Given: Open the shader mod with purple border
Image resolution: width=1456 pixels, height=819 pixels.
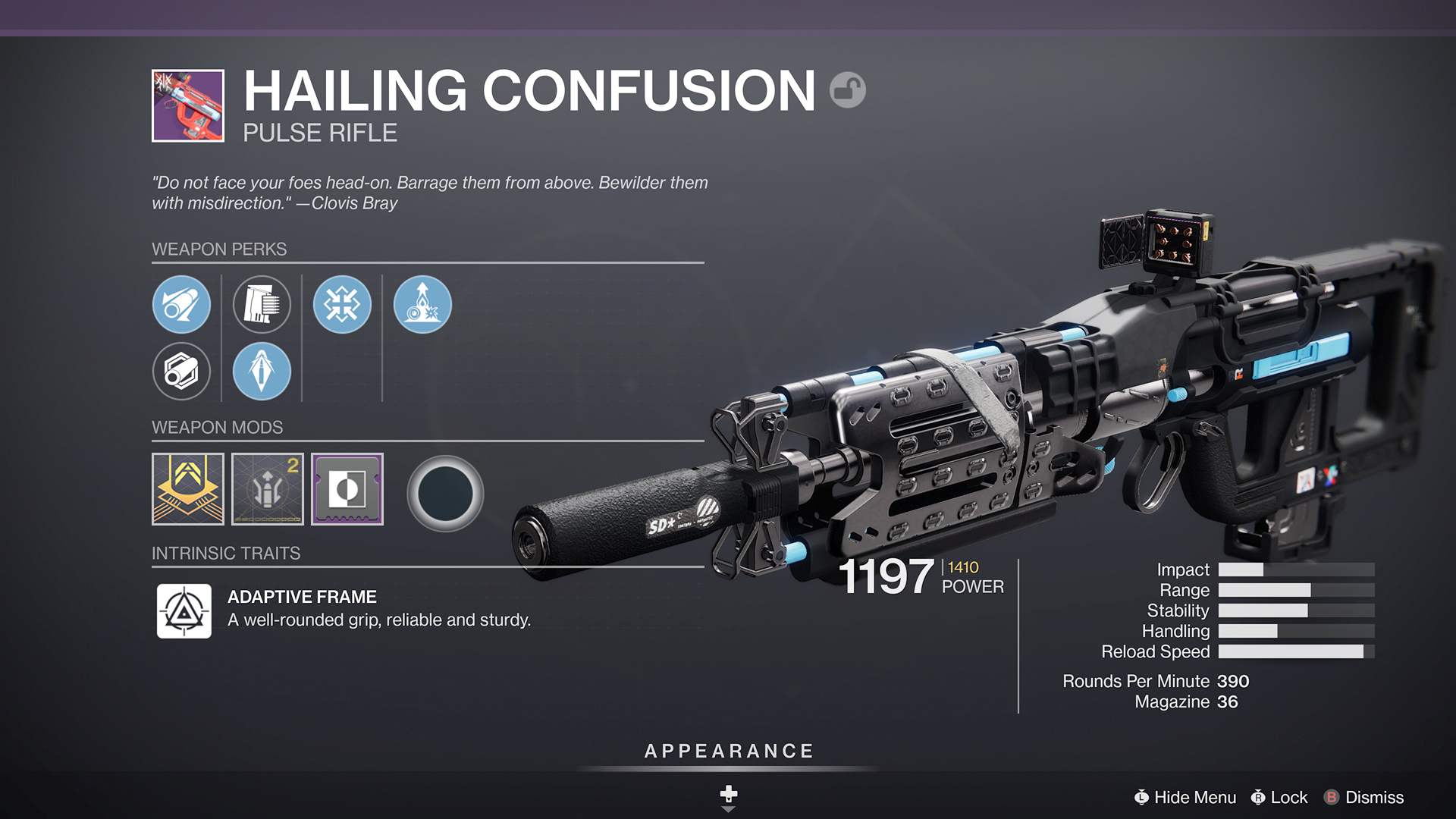Looking at the screenshot, I should tap(347, 489).
